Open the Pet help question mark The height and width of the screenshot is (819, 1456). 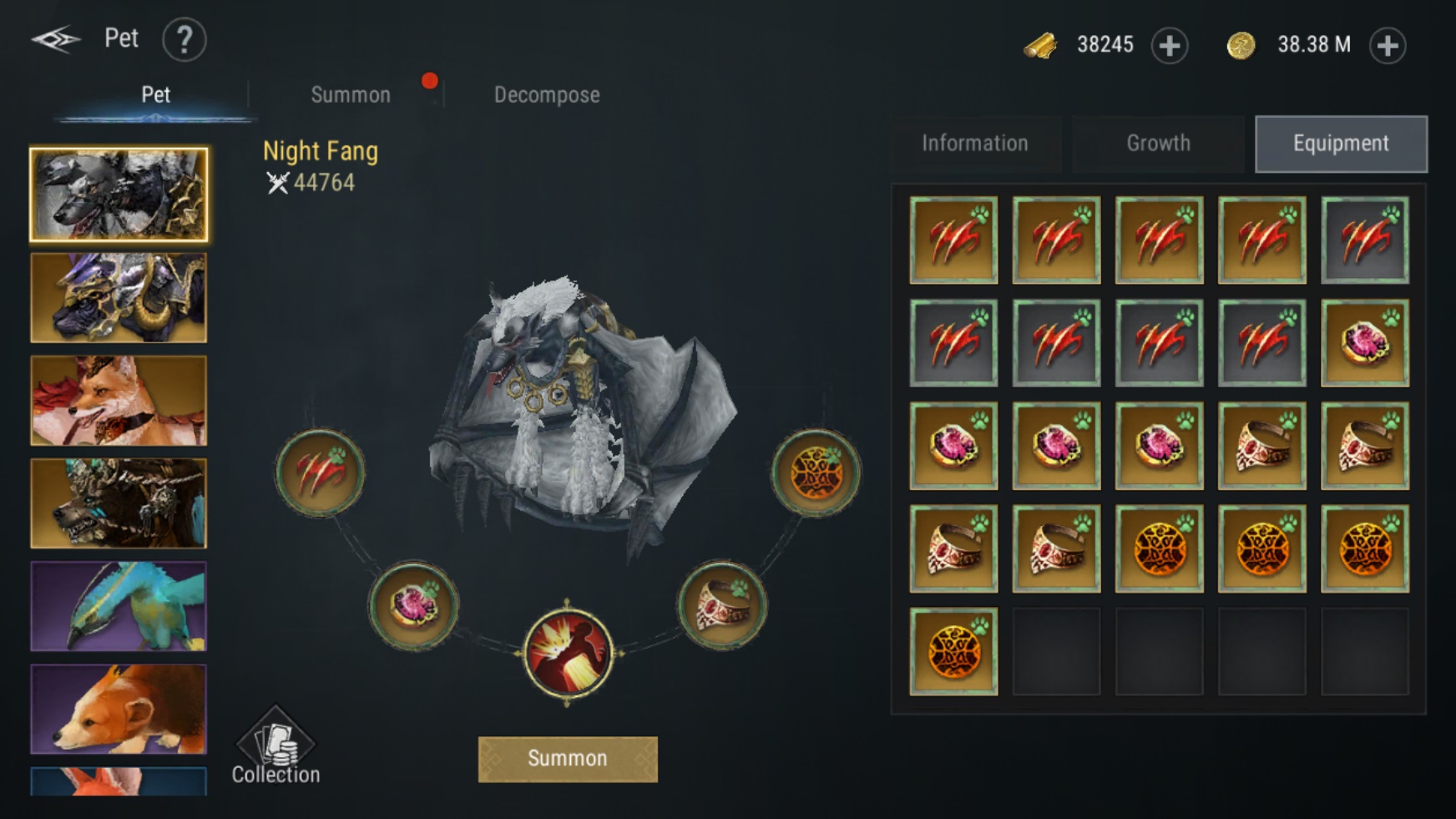(x=184, y=39)
